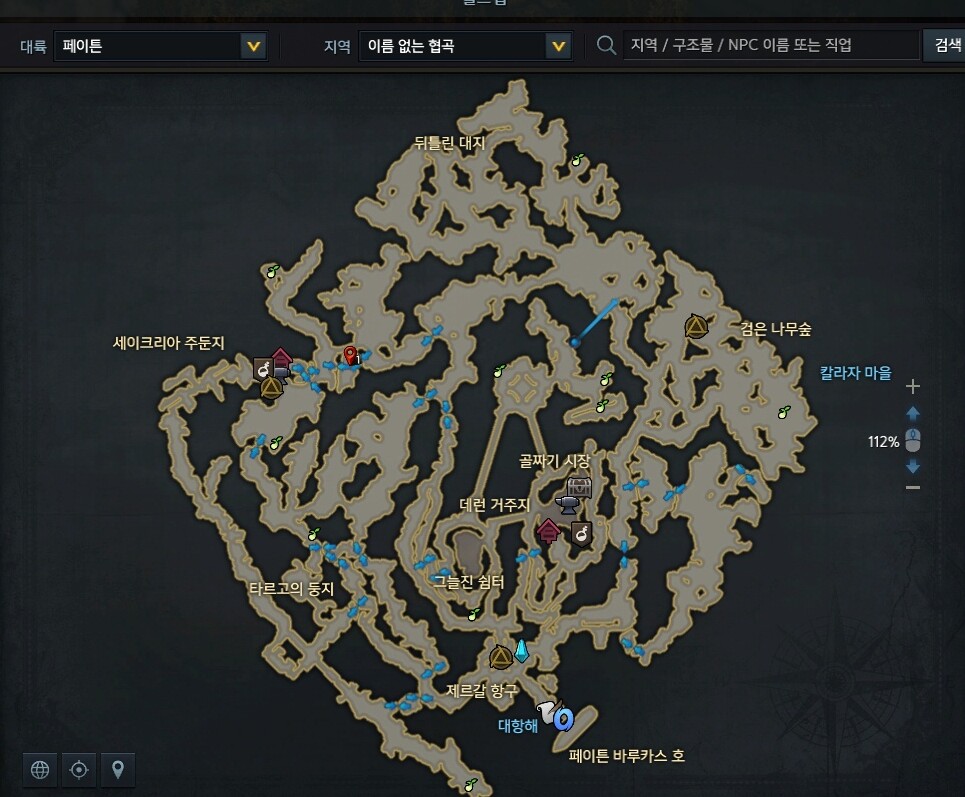Screen dimensions: 965x797
Task: Select the blue crystal marker near 제르갈 항구
Action: click(522, 651)
